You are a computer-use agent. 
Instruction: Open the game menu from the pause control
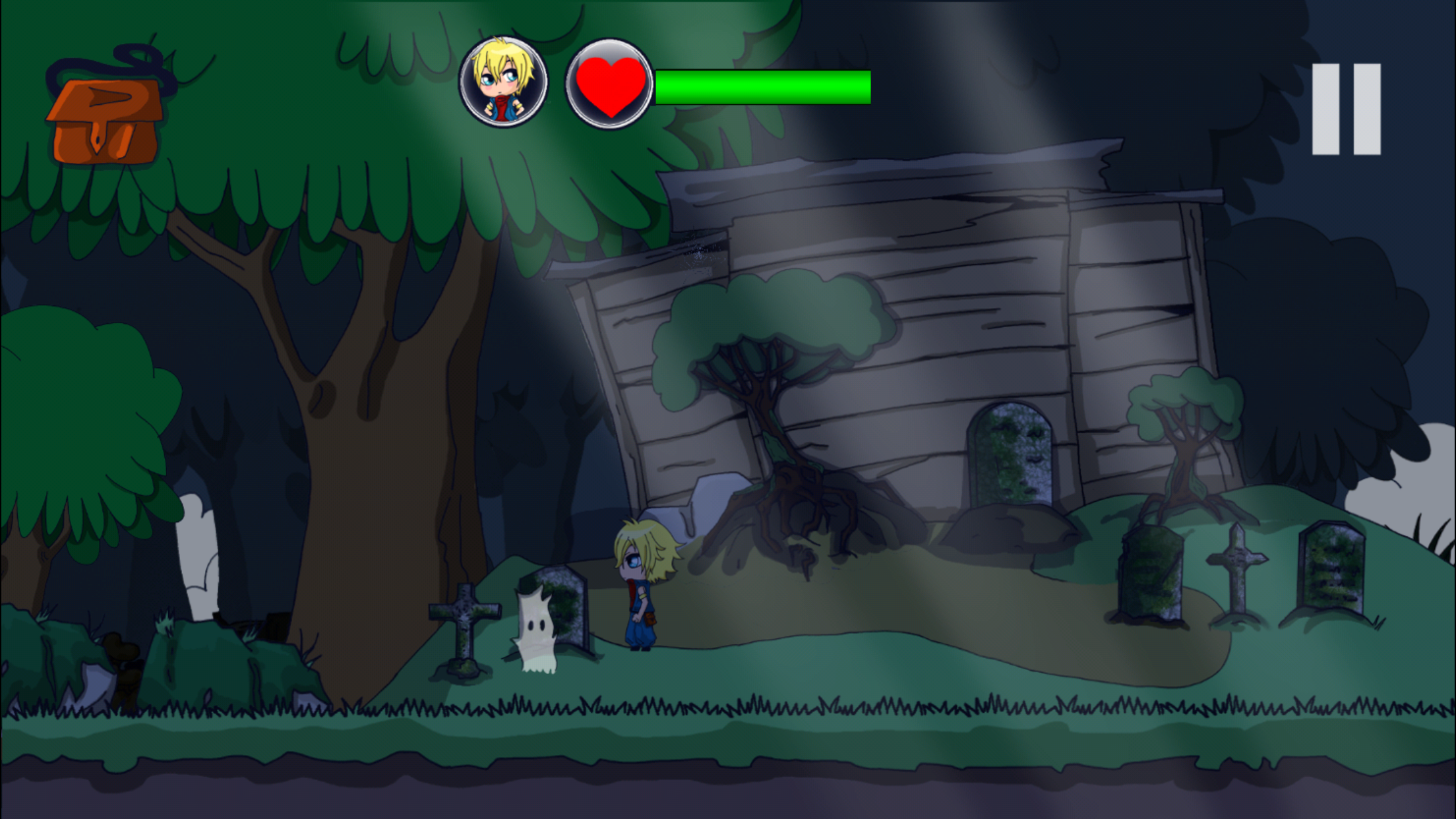1345,109
